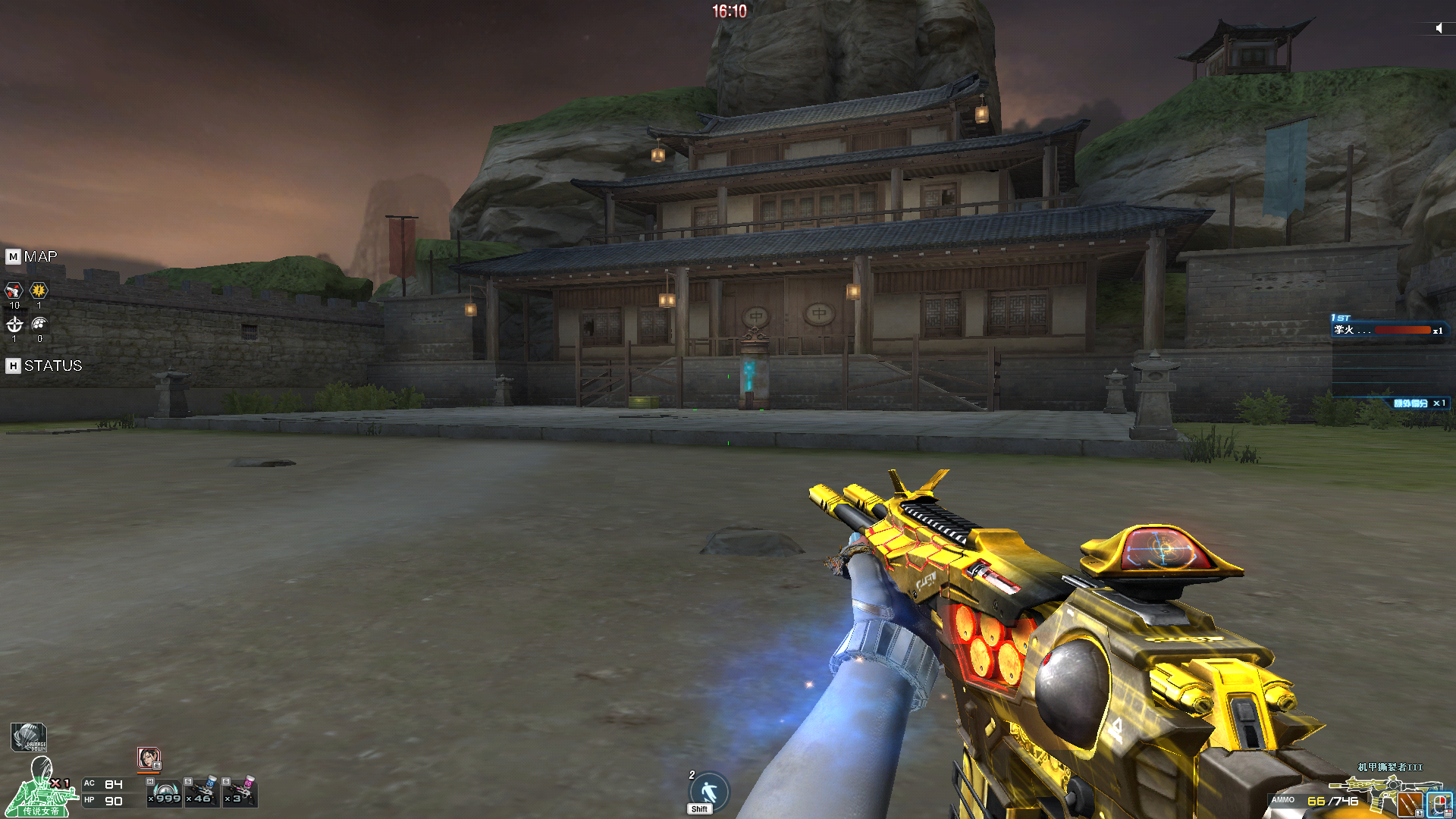Select the orange bullets ammo slot
Viewport: 1456px width, 819px height.
point(1410,805)
